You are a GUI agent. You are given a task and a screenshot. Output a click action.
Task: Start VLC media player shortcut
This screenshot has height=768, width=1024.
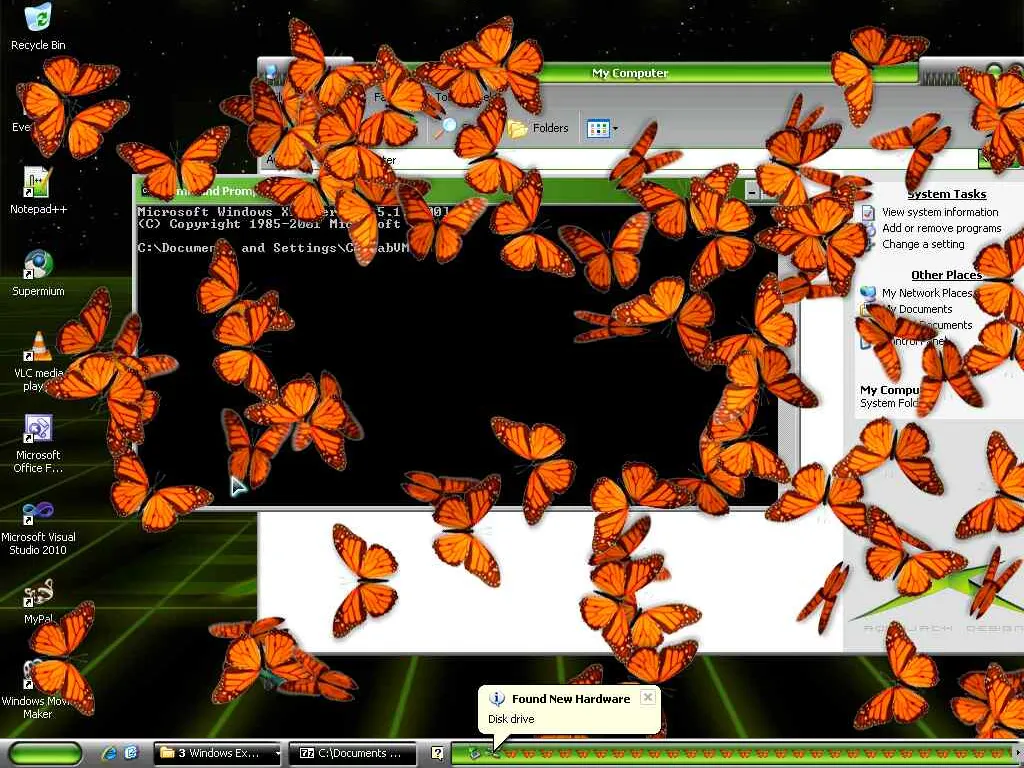pos(37,348)
